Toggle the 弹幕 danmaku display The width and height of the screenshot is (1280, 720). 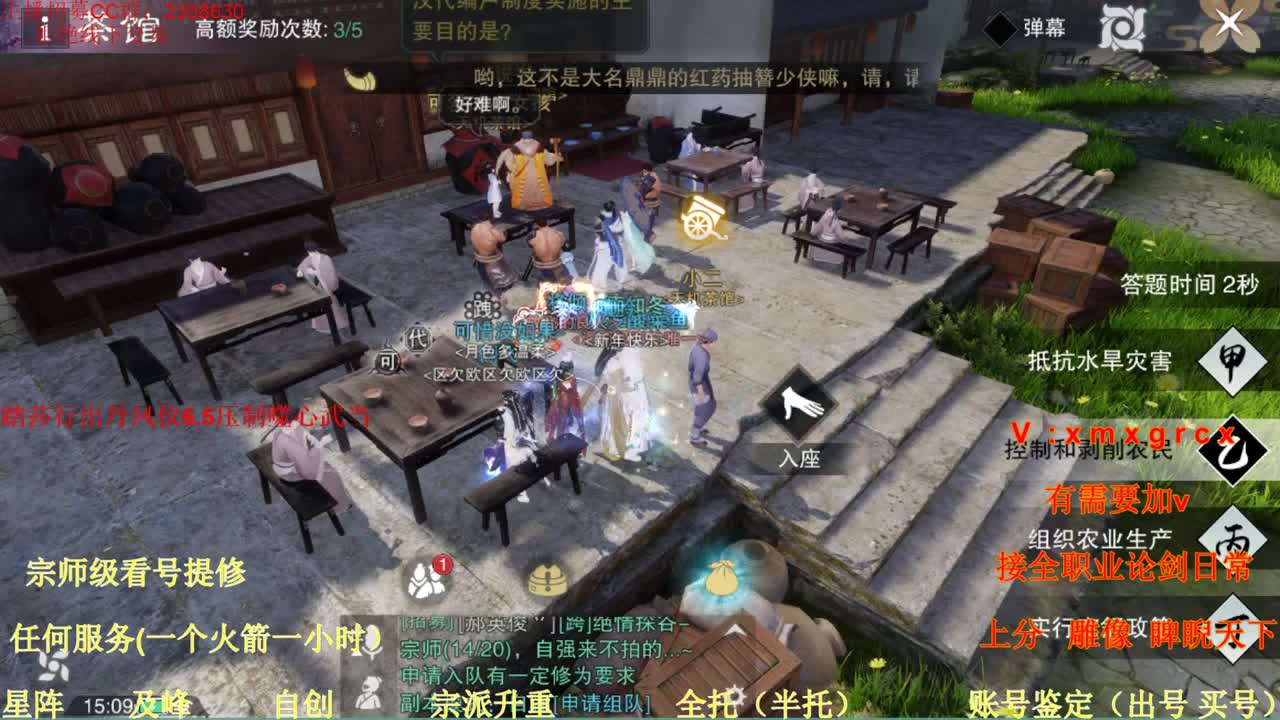1048,27
